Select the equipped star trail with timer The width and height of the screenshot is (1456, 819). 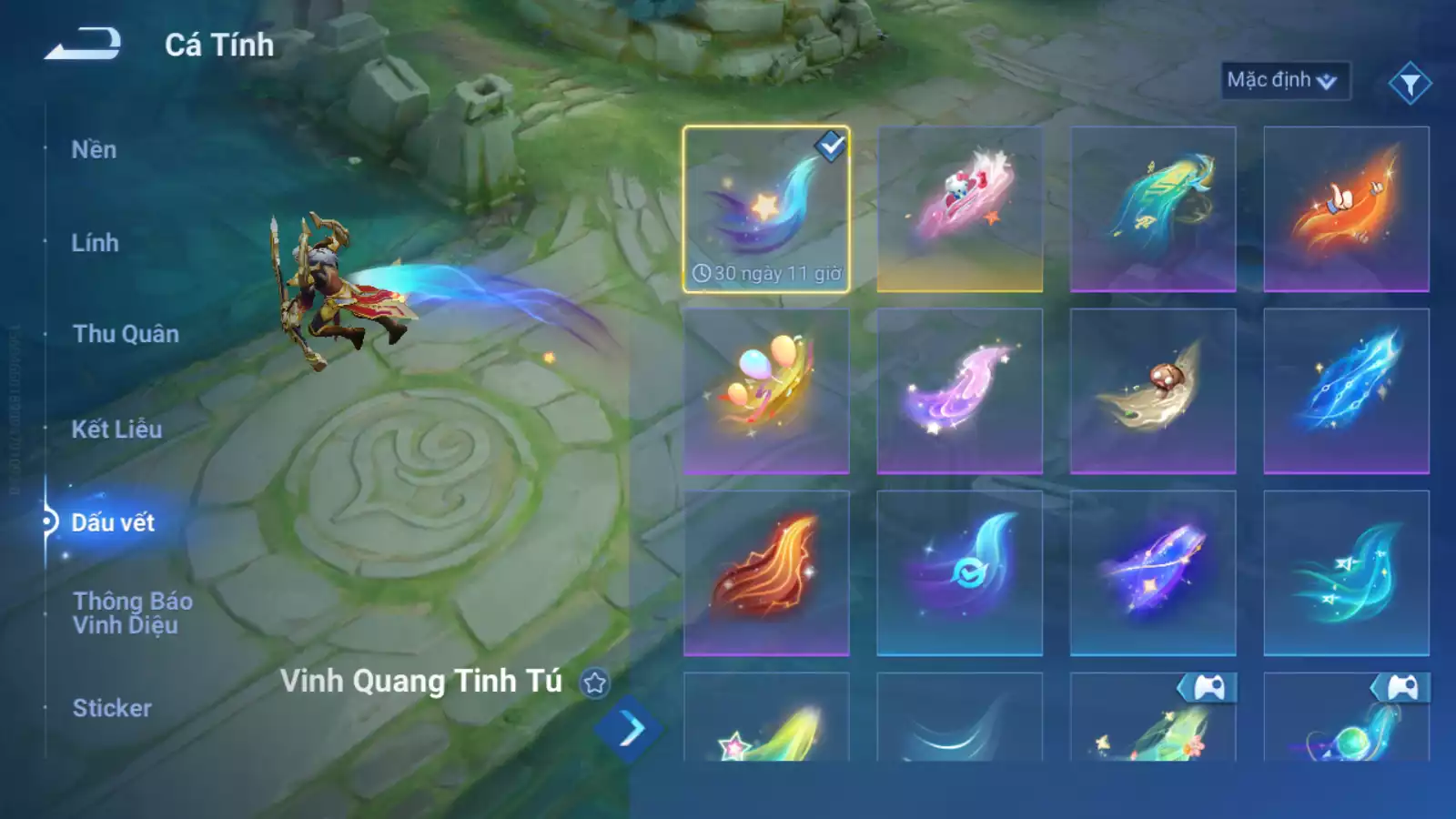tap(766, 209)
